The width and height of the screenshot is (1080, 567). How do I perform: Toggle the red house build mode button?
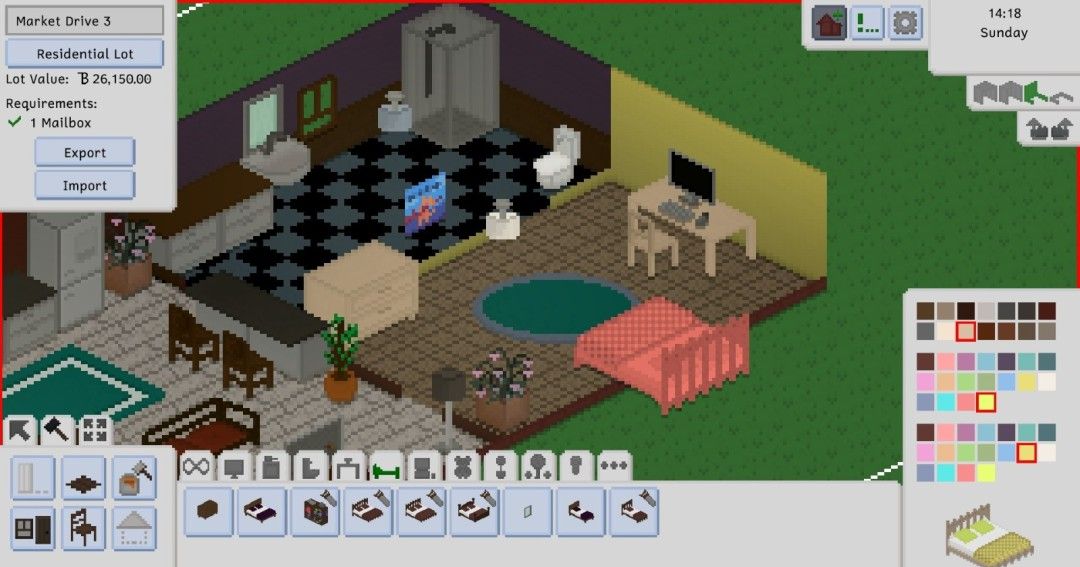(829, 22)
